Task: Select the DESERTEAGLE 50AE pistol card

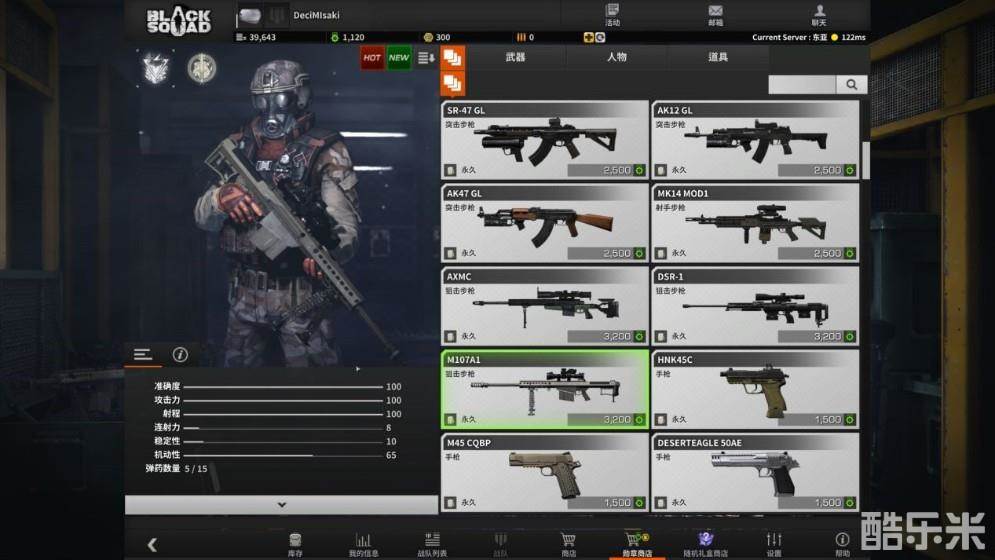Action: coord(755,472)
